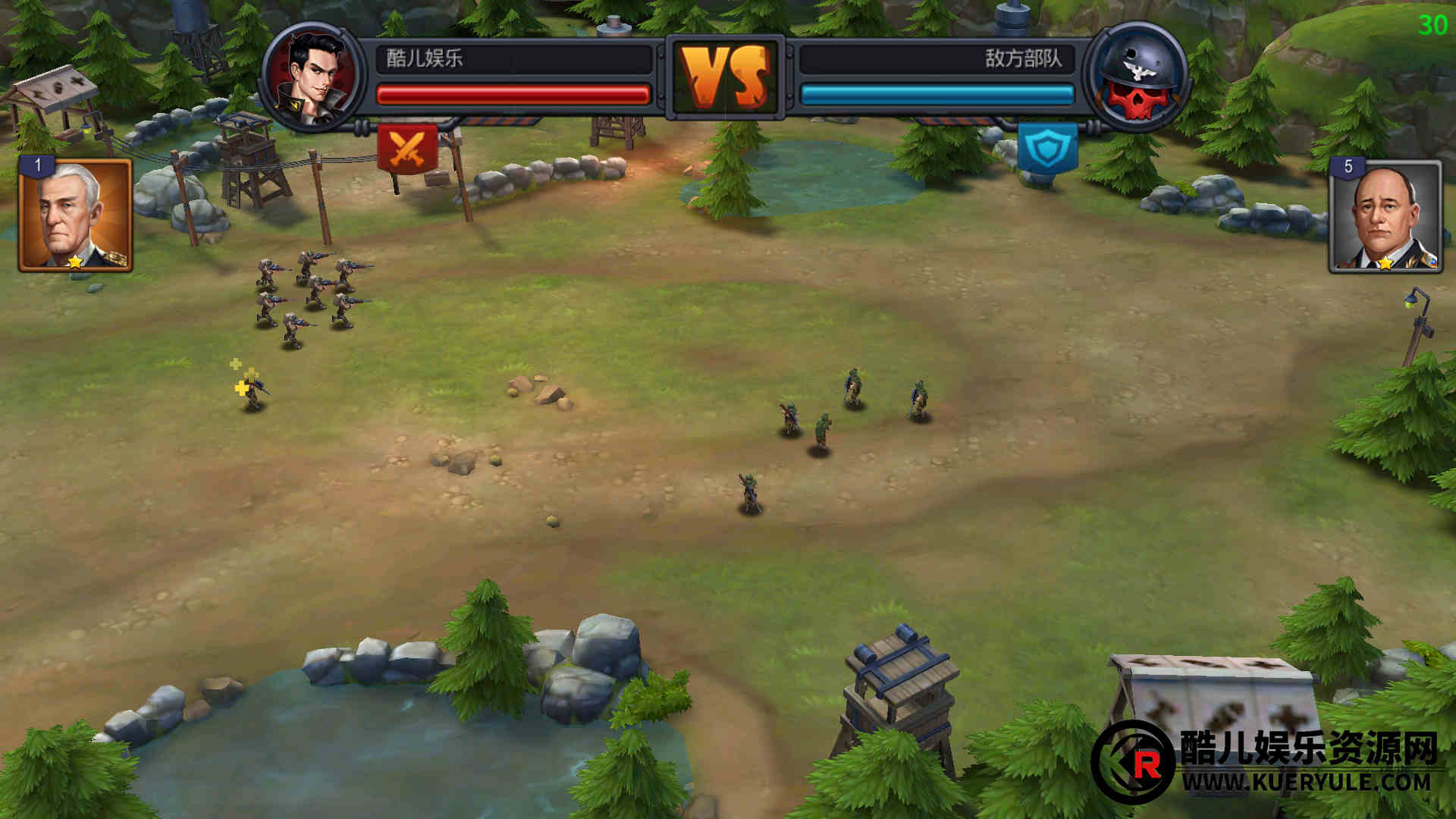This screenshot has height=819, width=1456.
Task: Tap the blue shield defense badge
Action: coord(1047,148)
